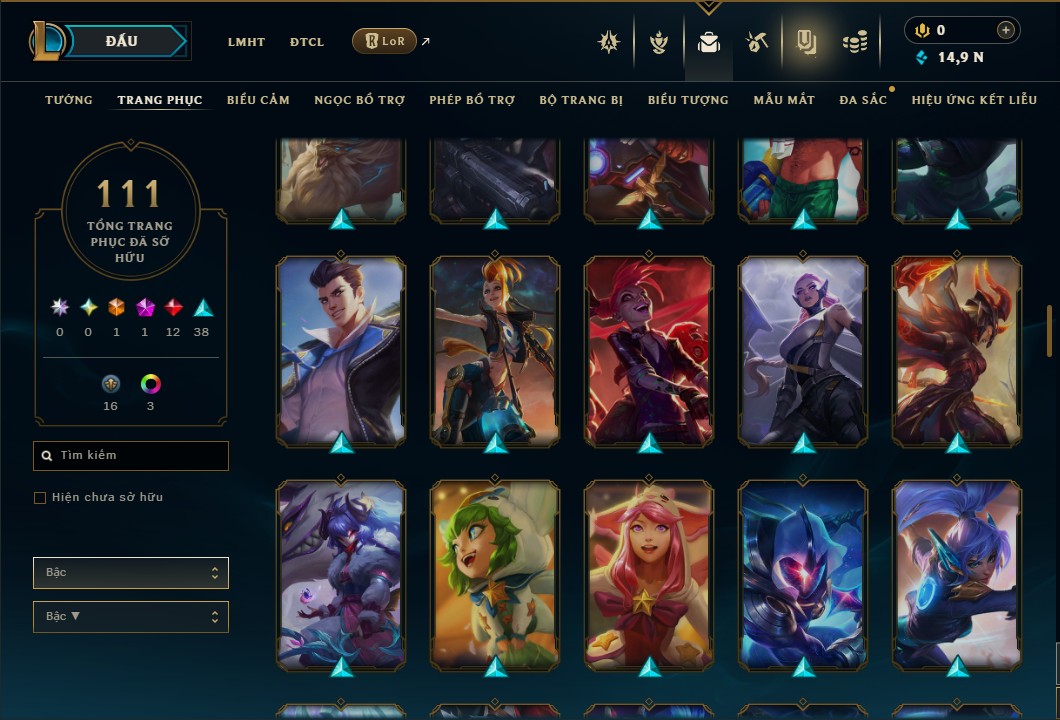Click the Tìm kiếm search field
The image size is (1060, 720).
(131, 456)
